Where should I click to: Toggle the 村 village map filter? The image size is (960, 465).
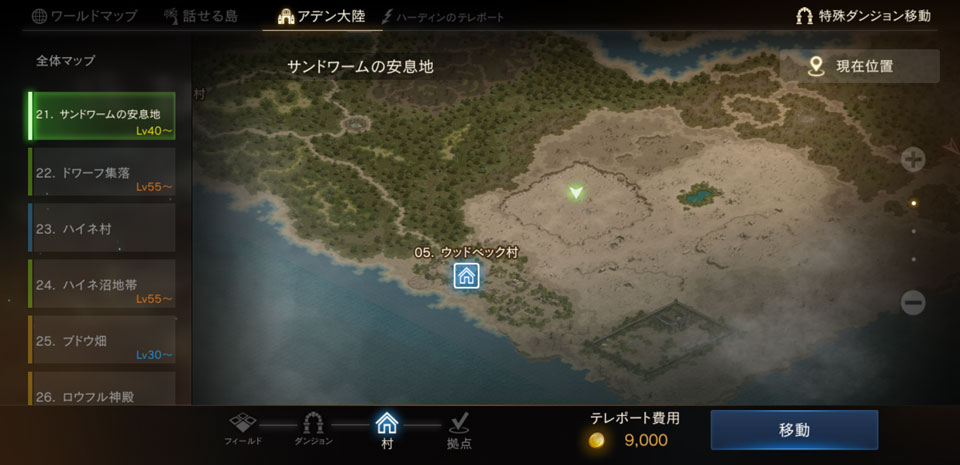pos(387,429)
